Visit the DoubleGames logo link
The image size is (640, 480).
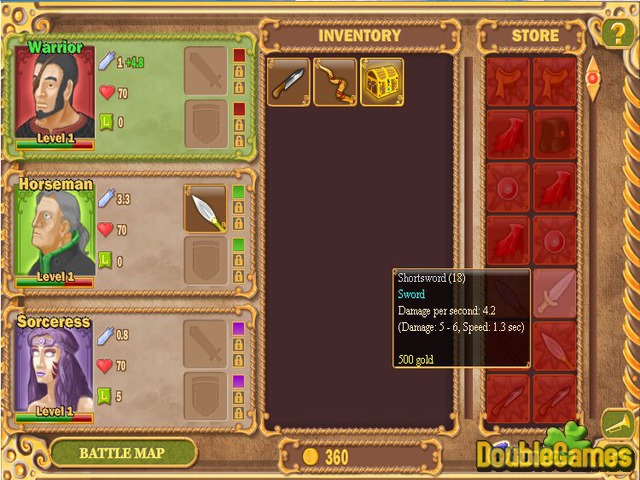(553, 450)
